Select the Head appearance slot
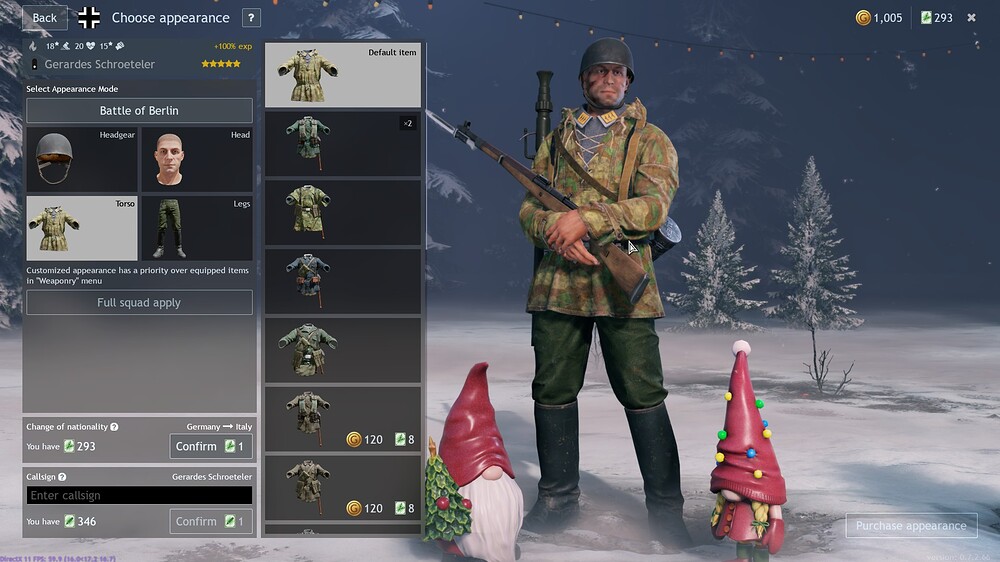Viewport: 1000px width, 562px height. pos(196,159)
